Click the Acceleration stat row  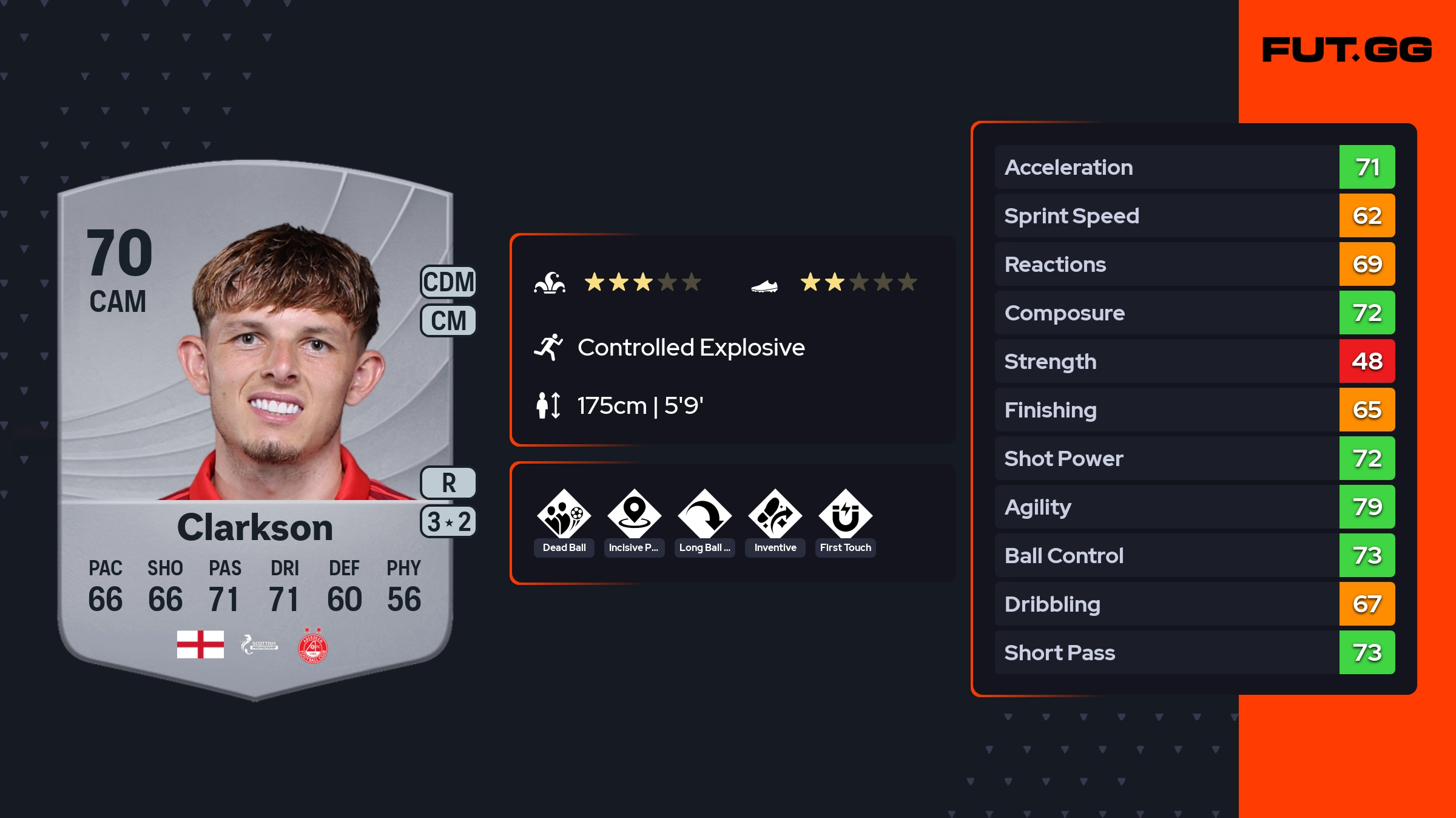(1194, 167)
